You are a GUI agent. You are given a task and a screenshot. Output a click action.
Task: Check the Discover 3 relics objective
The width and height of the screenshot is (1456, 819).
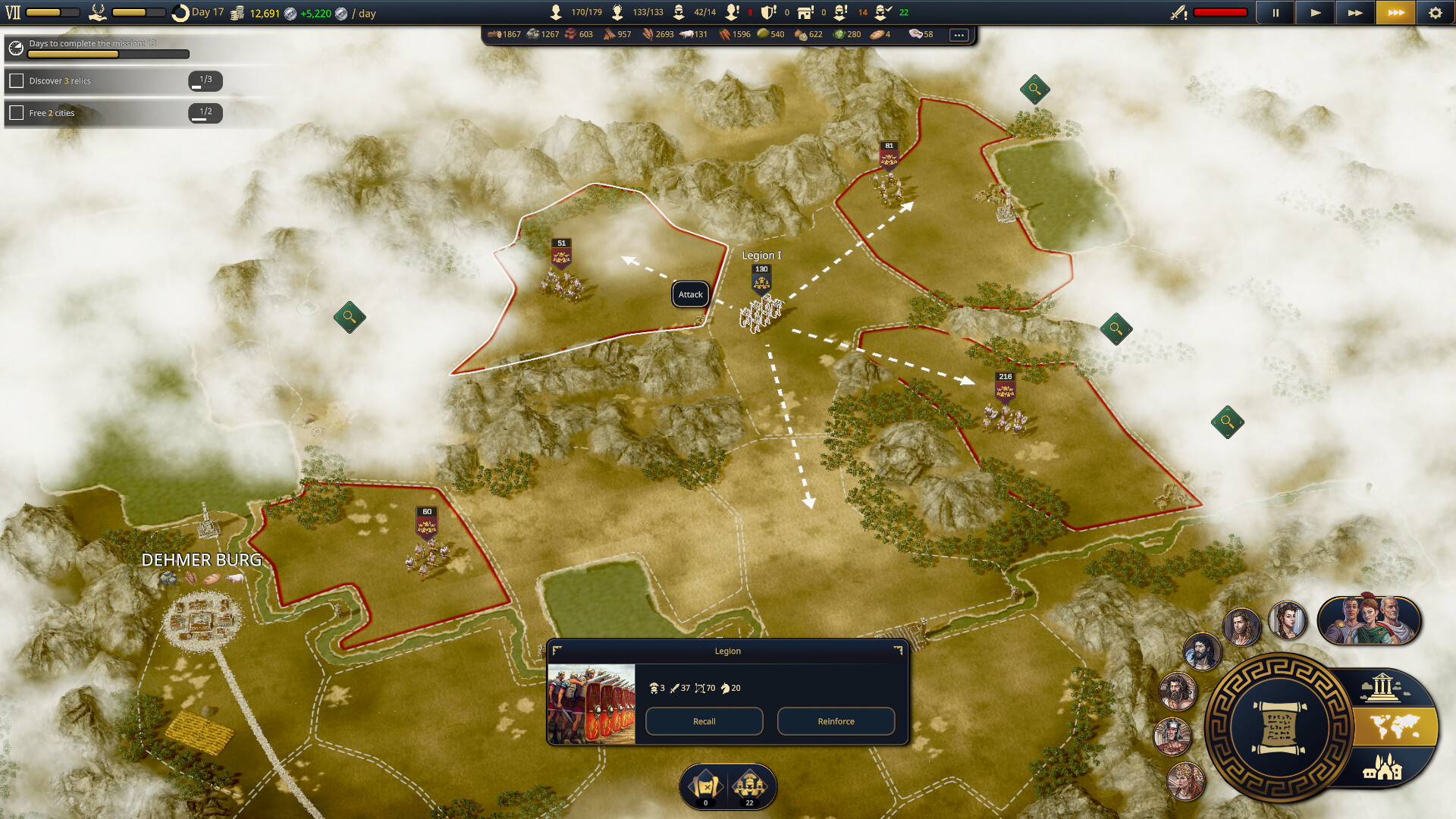coord(17,80)
